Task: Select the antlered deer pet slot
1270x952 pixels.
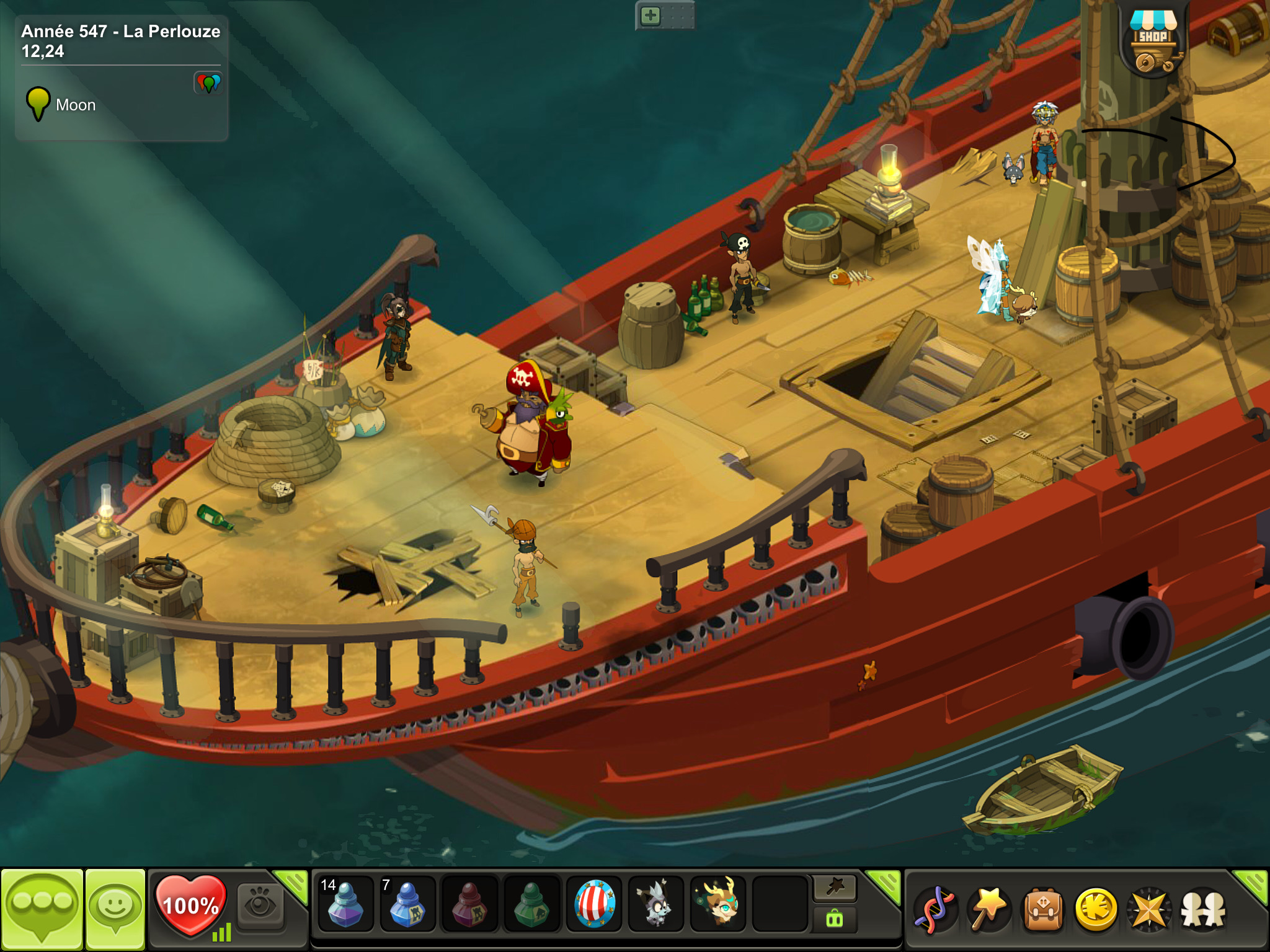Action: [718, 904]
